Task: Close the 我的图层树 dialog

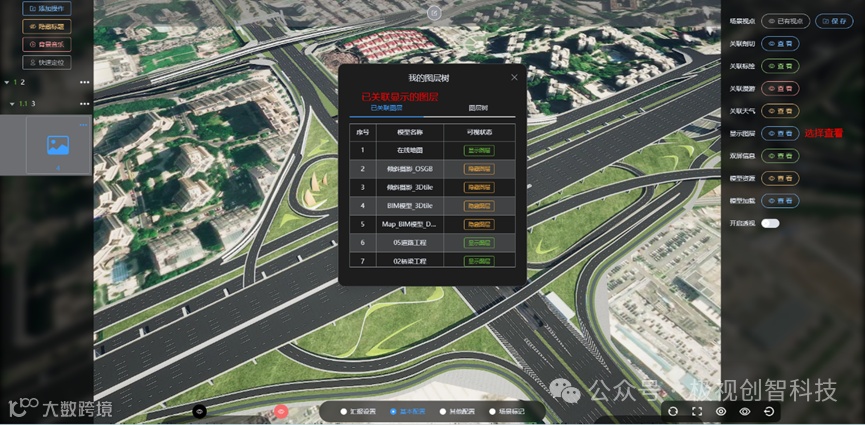Action: coord(515,77)
